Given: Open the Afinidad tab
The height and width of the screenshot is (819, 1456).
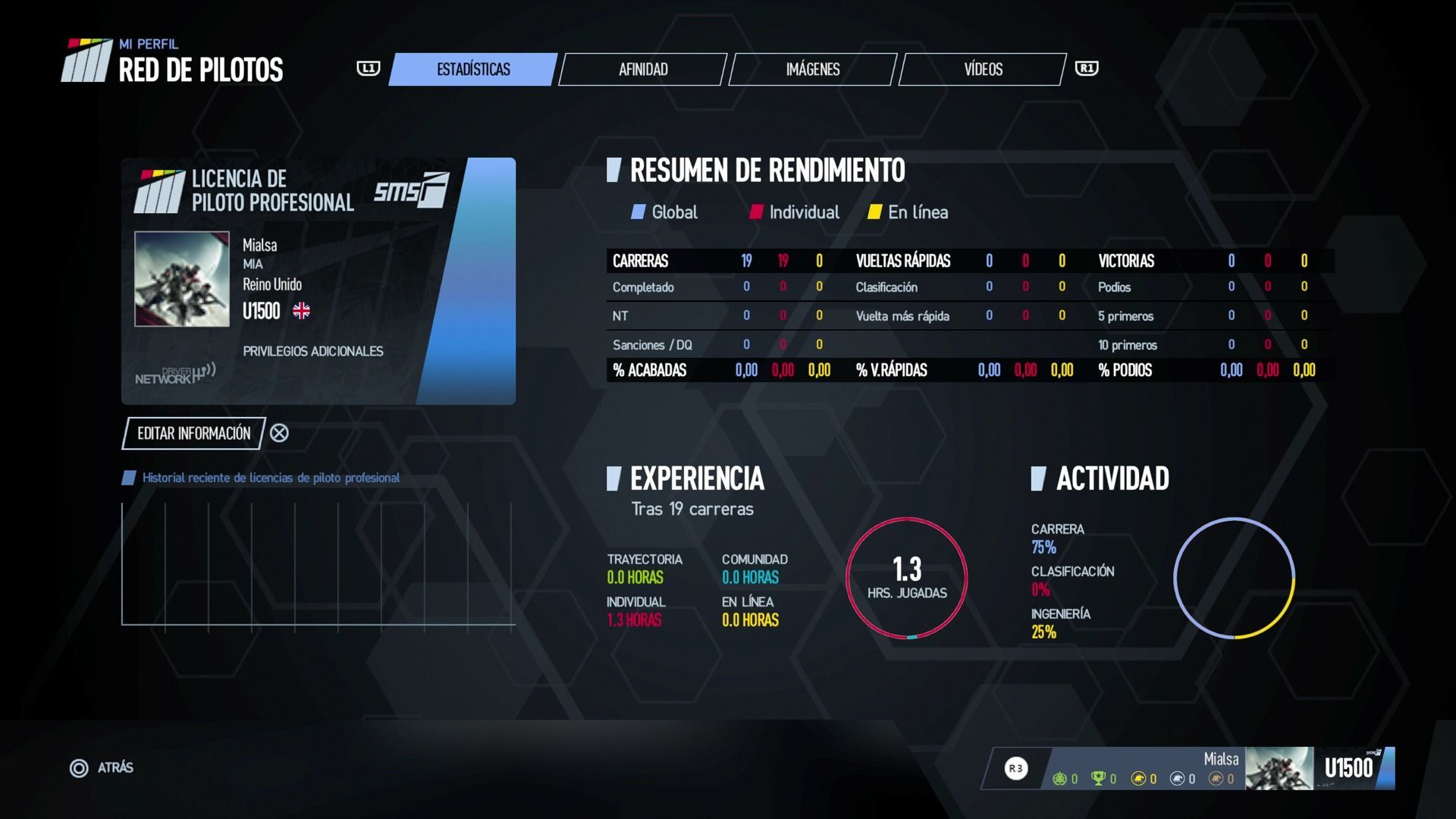Looking at the screenshot, I should pos(643,70).
